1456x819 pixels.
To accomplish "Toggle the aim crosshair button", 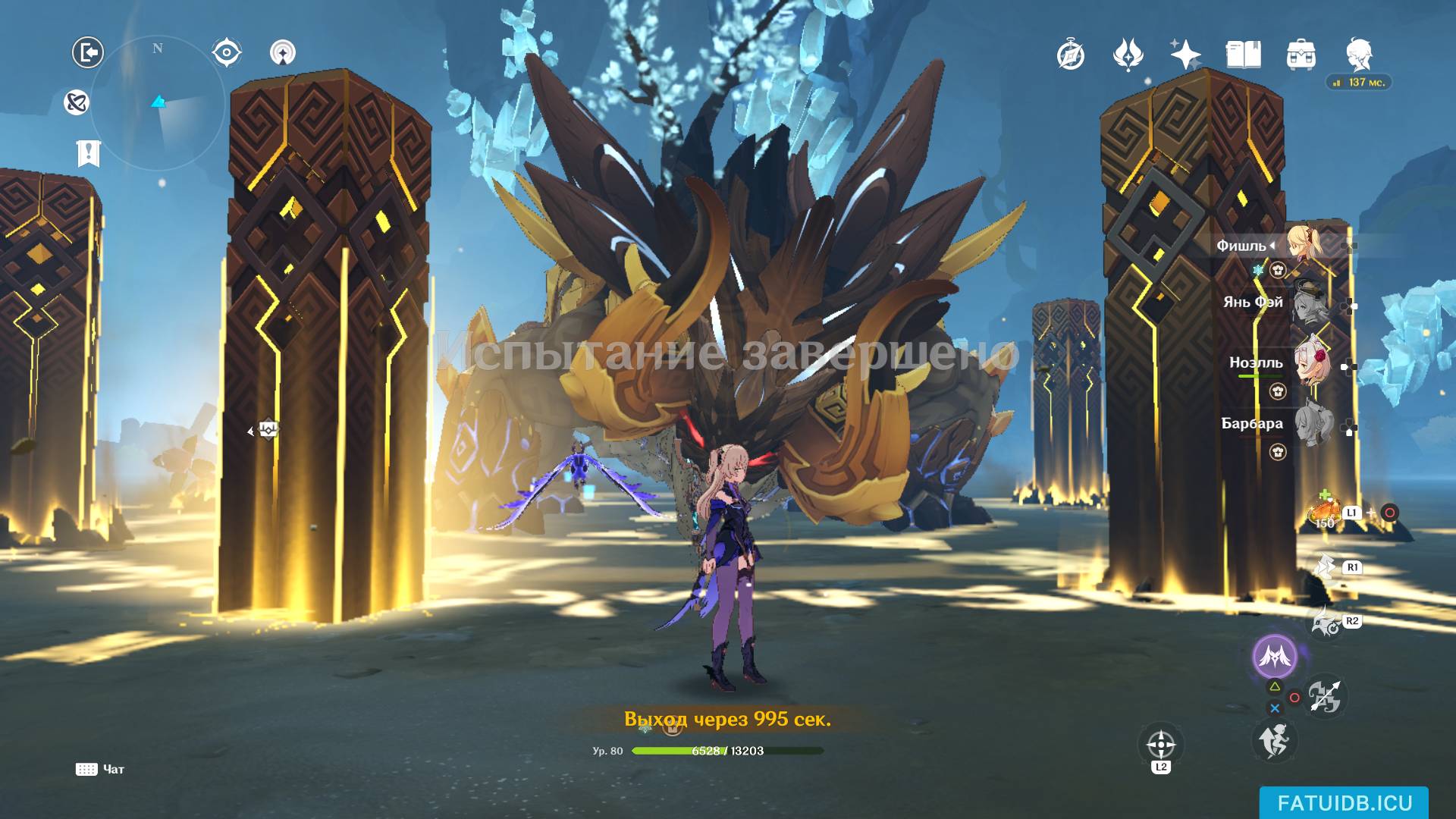I will click(x=1161, y=744).
